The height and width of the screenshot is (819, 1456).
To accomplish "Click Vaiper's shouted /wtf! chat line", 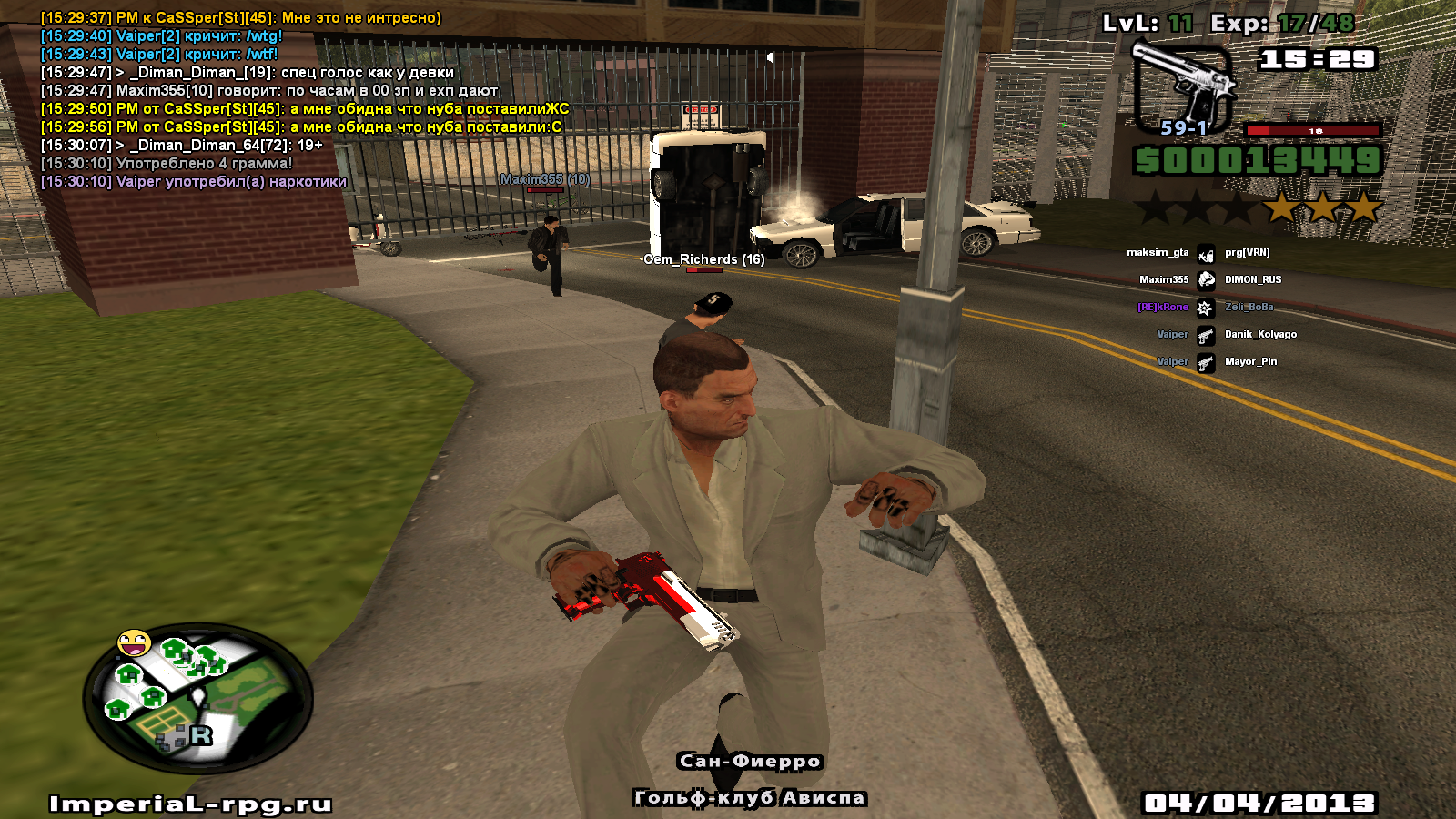I will point(159,55).
